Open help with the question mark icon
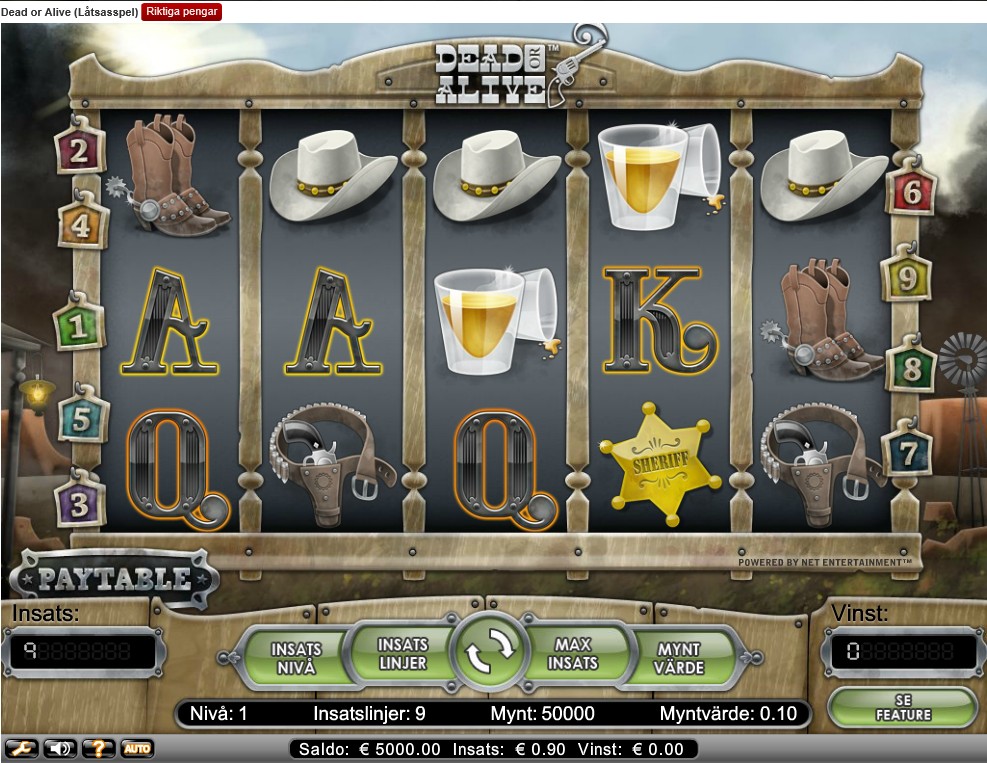The width and height of the screenshot is (987, 763). (x=98, y=748)
